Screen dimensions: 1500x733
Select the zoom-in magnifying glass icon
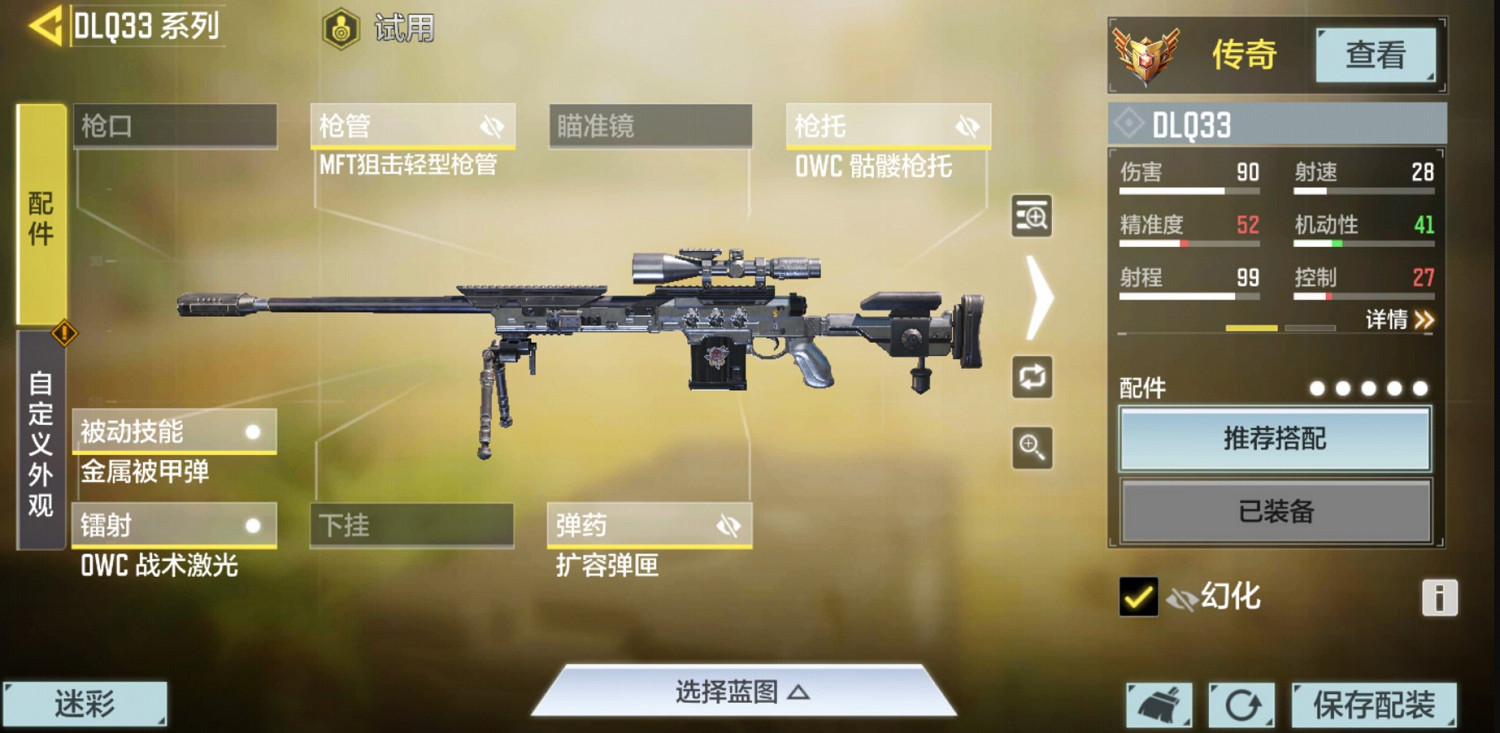(x=1032, y=449)
